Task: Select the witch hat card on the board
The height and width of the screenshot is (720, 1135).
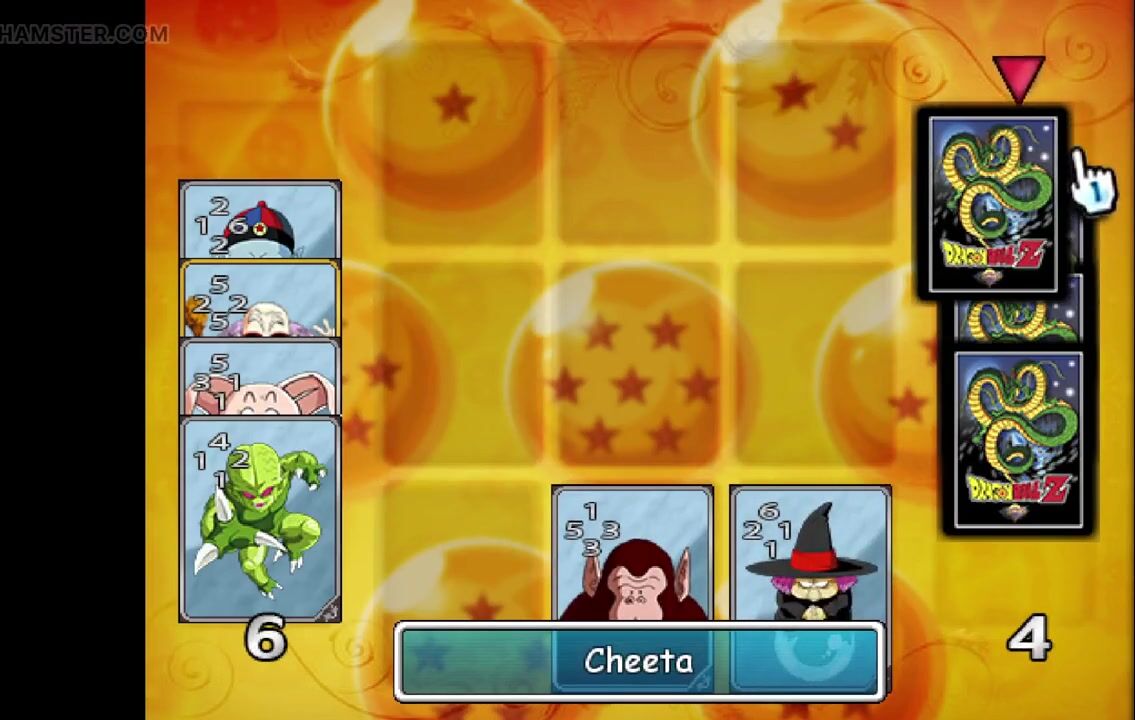Action: (810, 553)
